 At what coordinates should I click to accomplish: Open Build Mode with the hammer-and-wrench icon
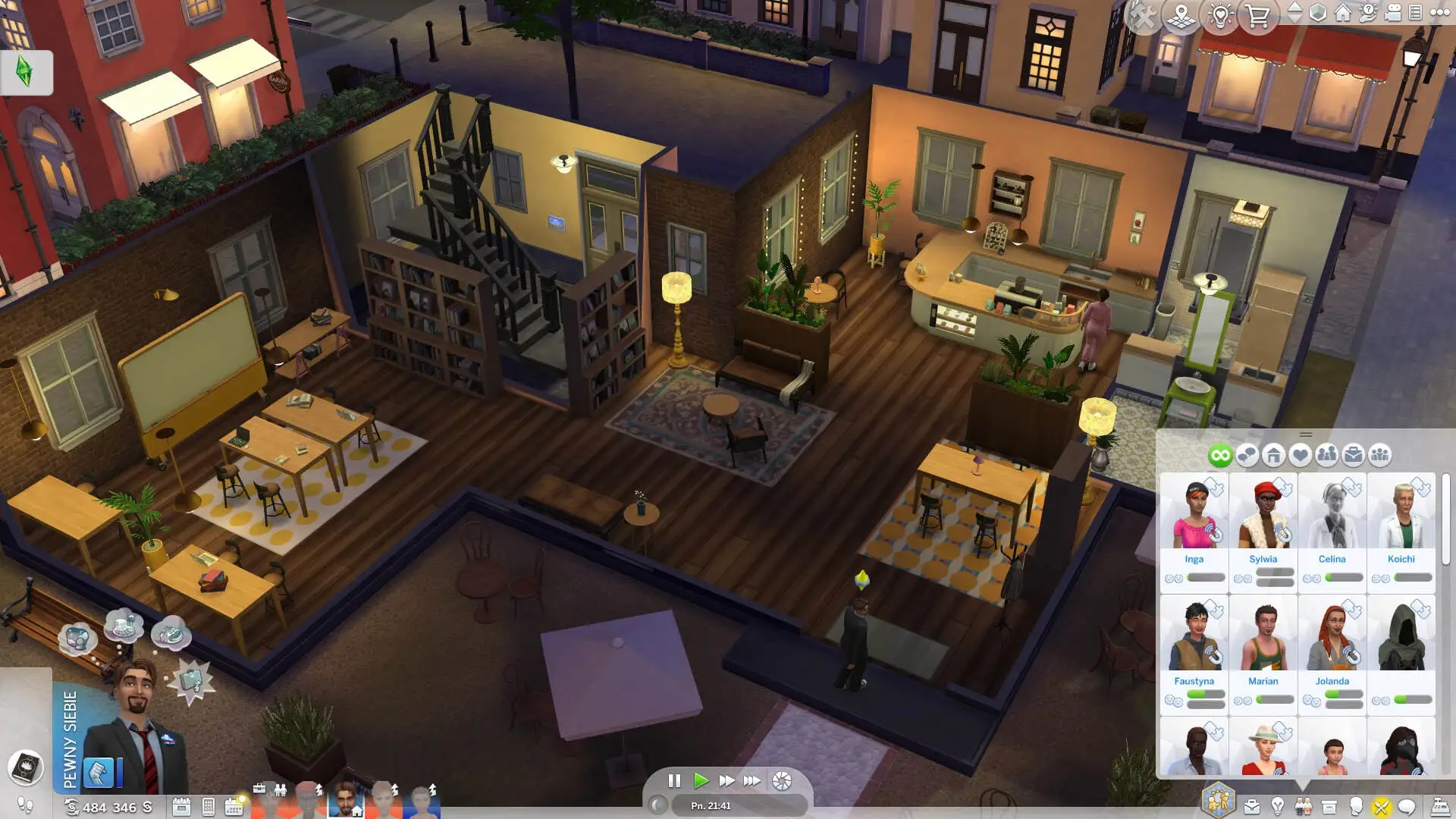click(1143, 15)
